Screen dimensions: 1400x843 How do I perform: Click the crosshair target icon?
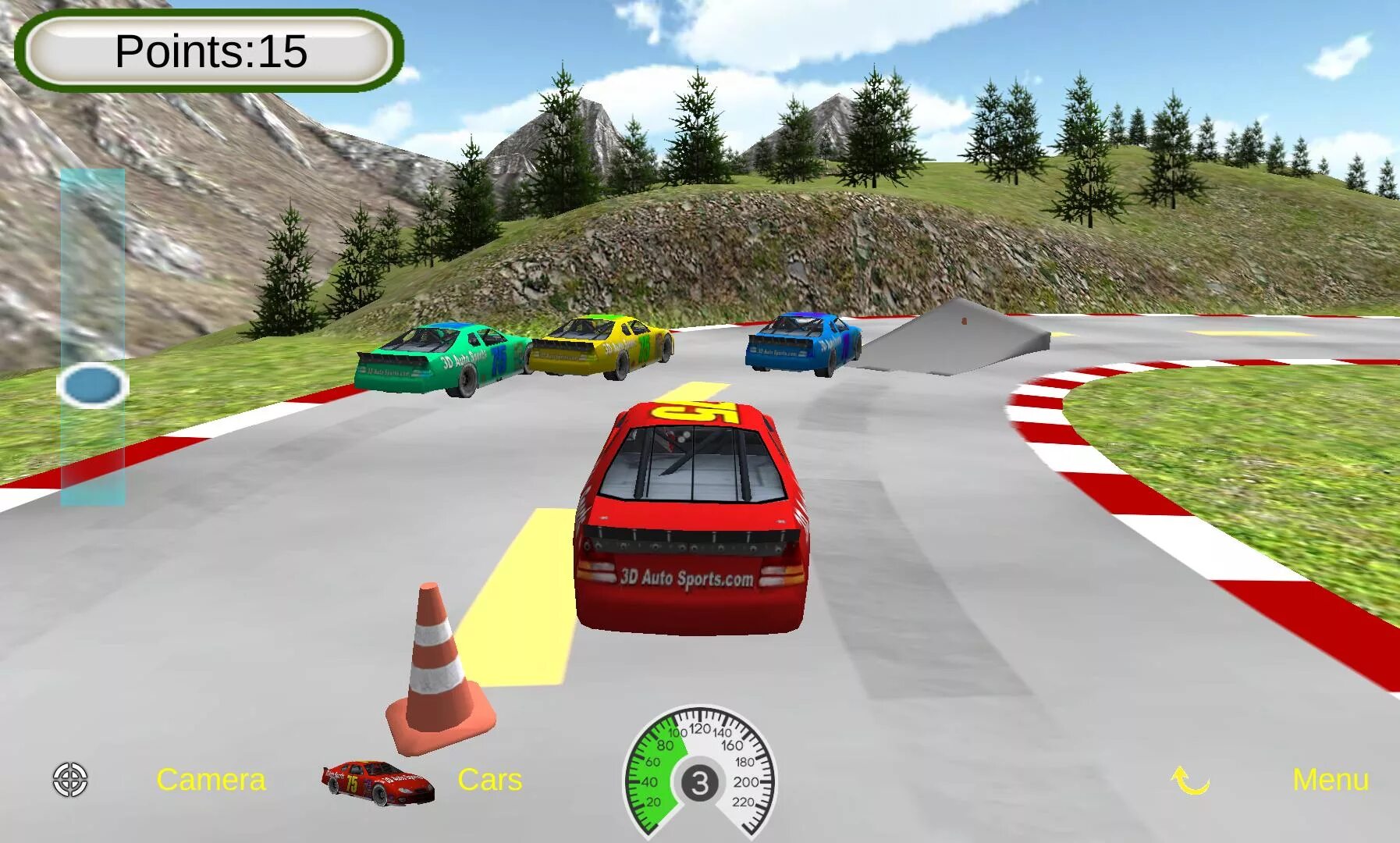coord(70,780)
